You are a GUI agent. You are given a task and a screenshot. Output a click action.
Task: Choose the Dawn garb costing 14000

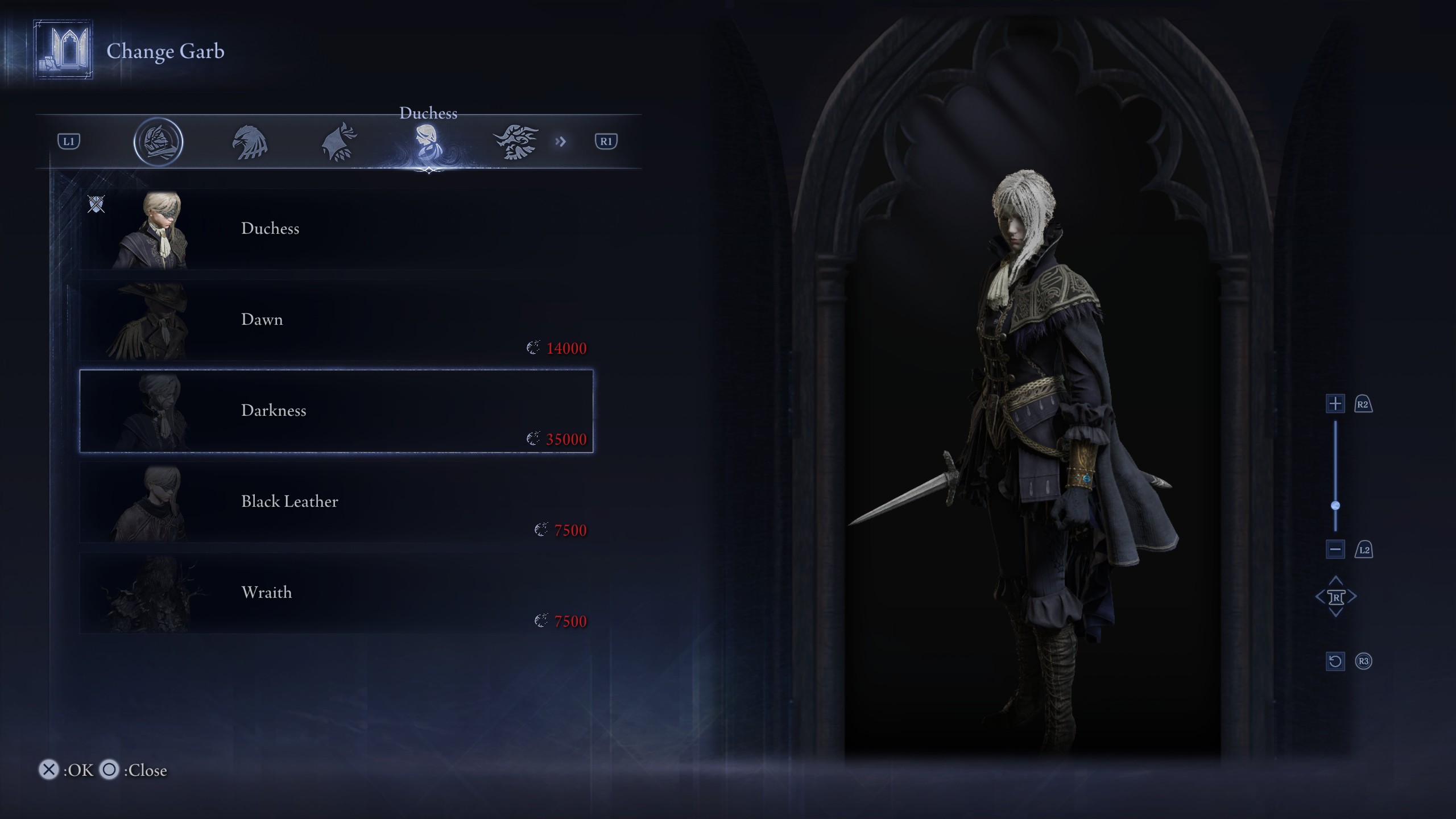pyautogui.click(x=336, y=320)
